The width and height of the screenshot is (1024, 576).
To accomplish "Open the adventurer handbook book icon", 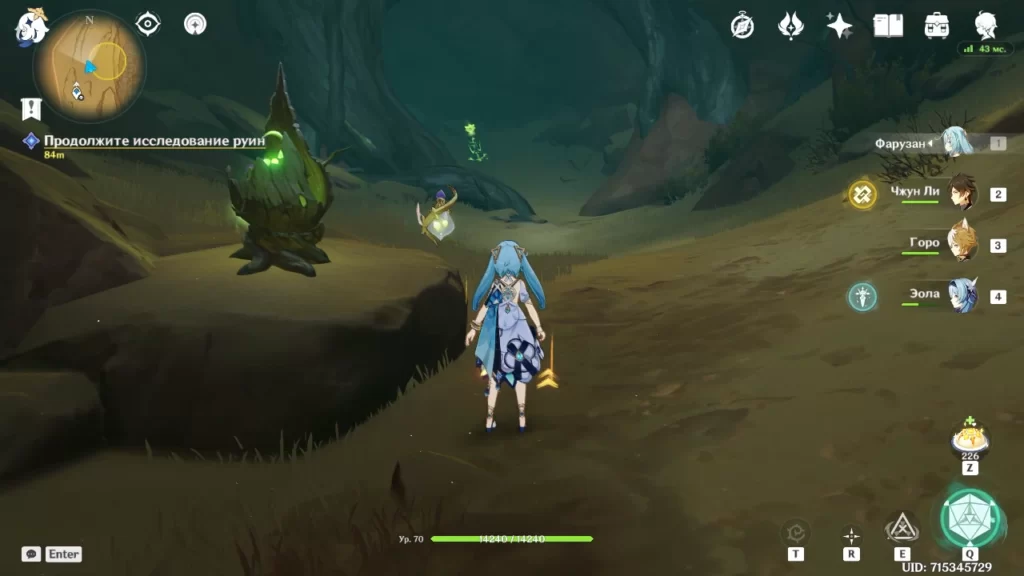I will (x=888, y=26).
